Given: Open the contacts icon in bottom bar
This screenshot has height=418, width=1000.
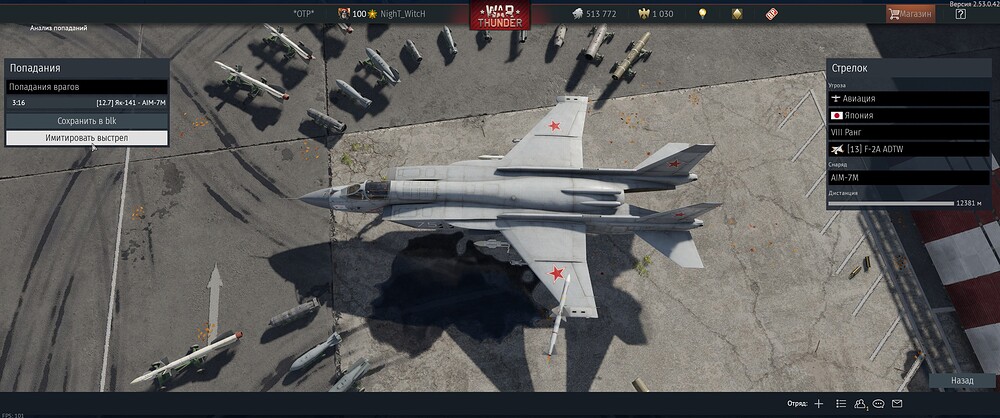Looking at the screenshot, I should pyautogui.click(x=859, y=404).
